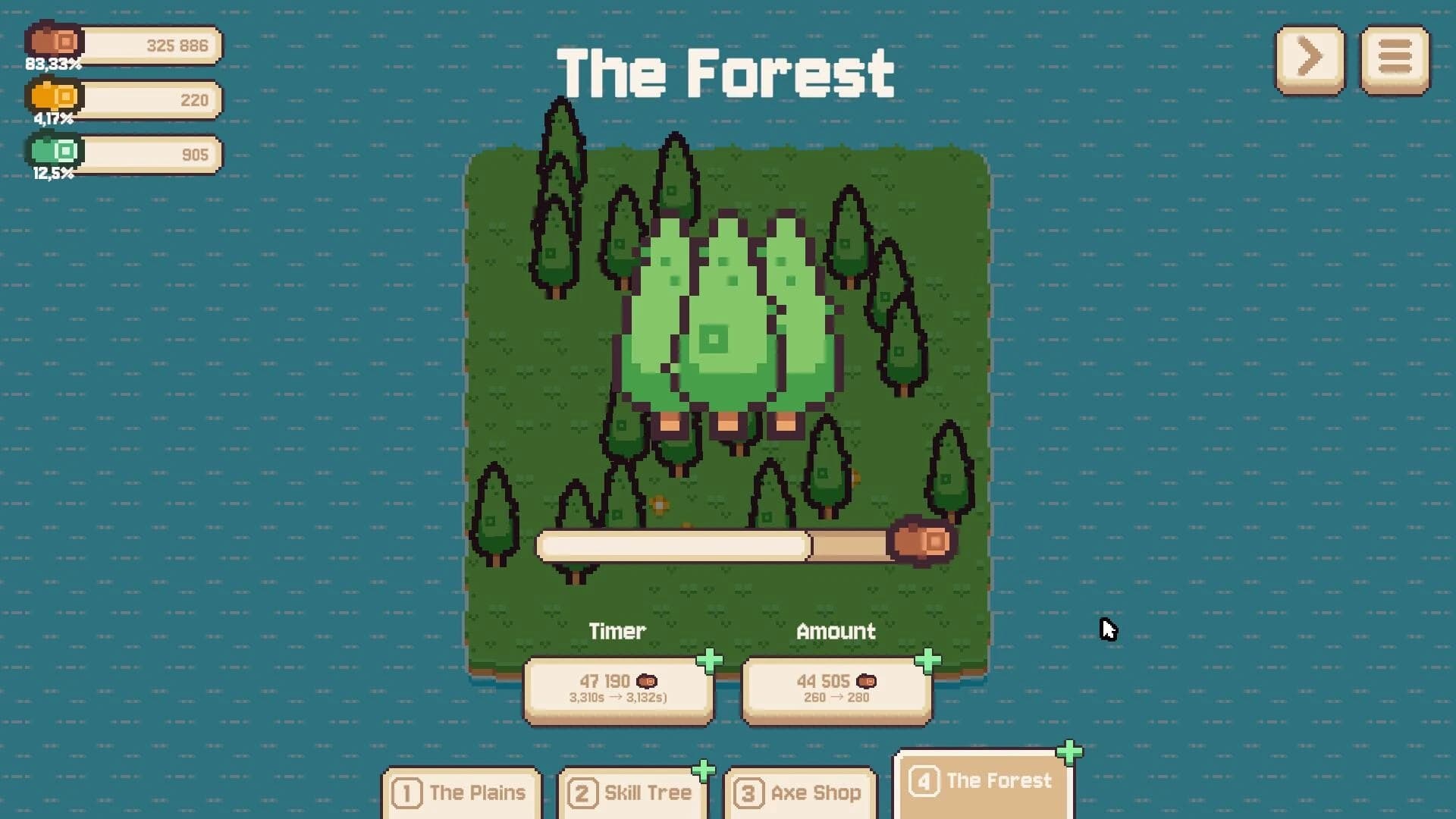Select The Forest tab
The height and width of the screenshot is (819, 1456).
coord(984,781)
